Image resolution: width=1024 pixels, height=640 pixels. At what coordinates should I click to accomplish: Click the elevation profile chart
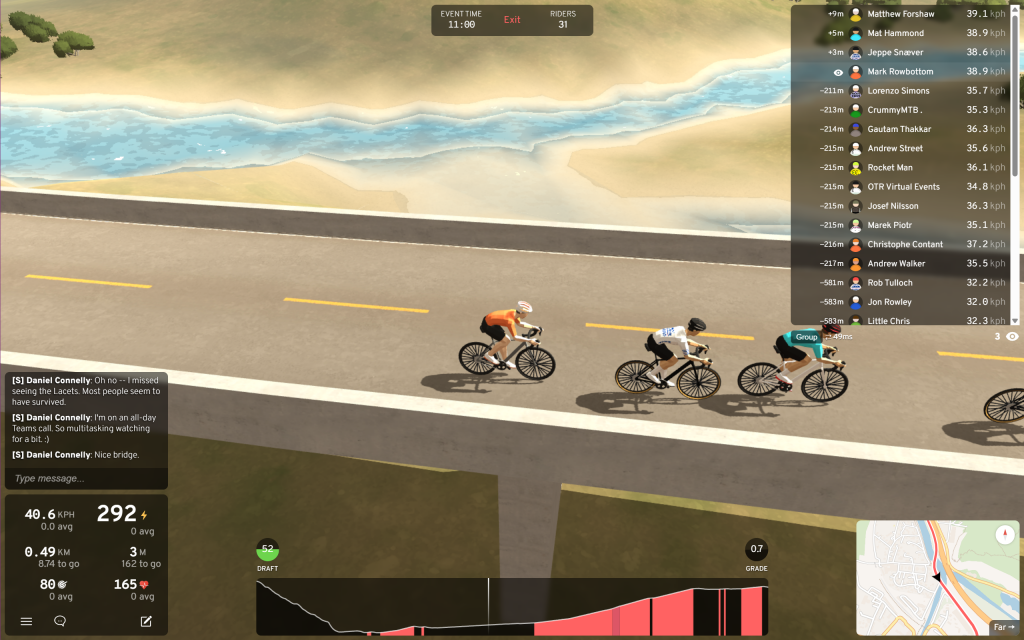[511, 606]
